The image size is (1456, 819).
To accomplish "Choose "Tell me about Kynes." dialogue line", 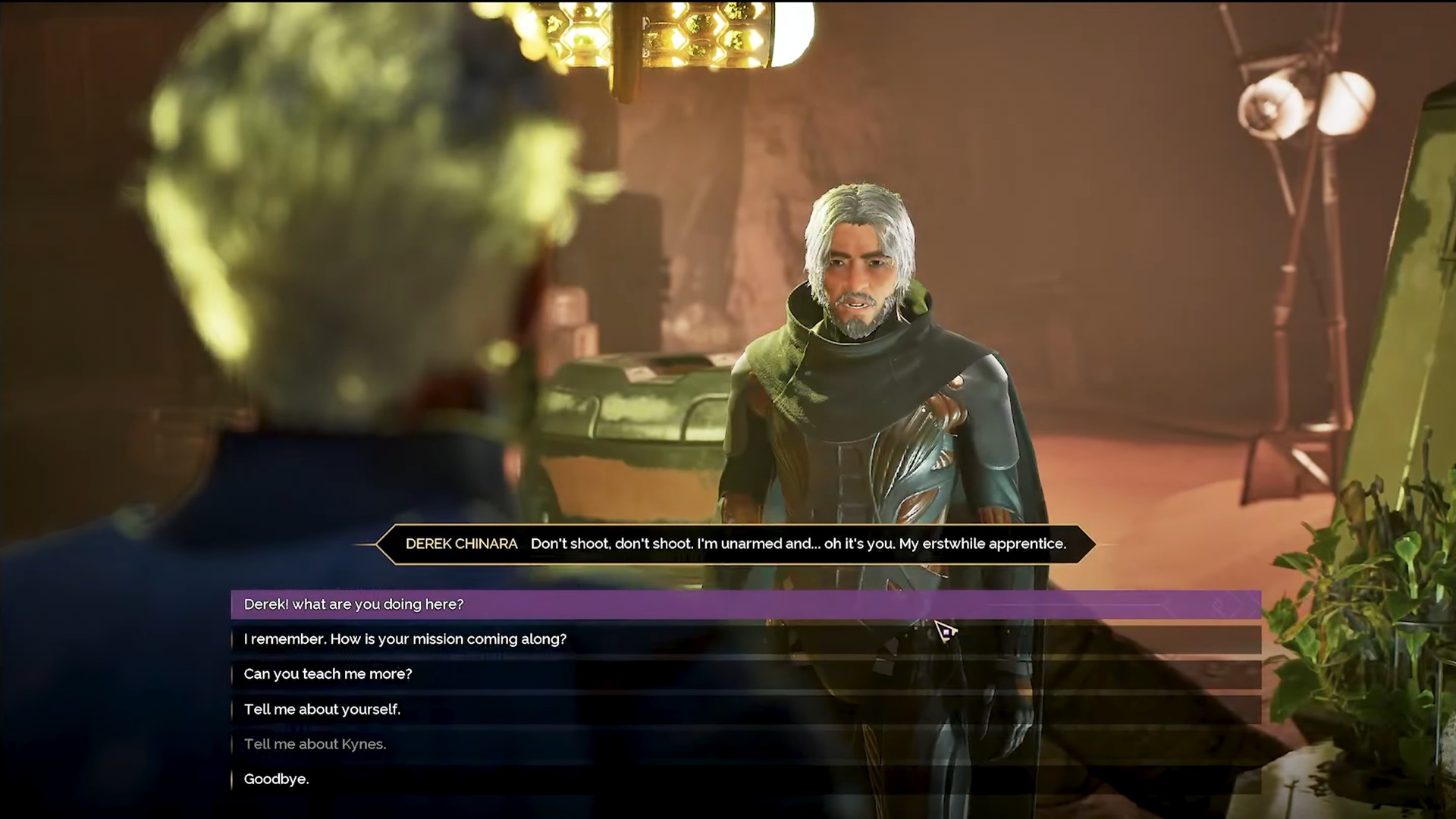I will (315, 744).
